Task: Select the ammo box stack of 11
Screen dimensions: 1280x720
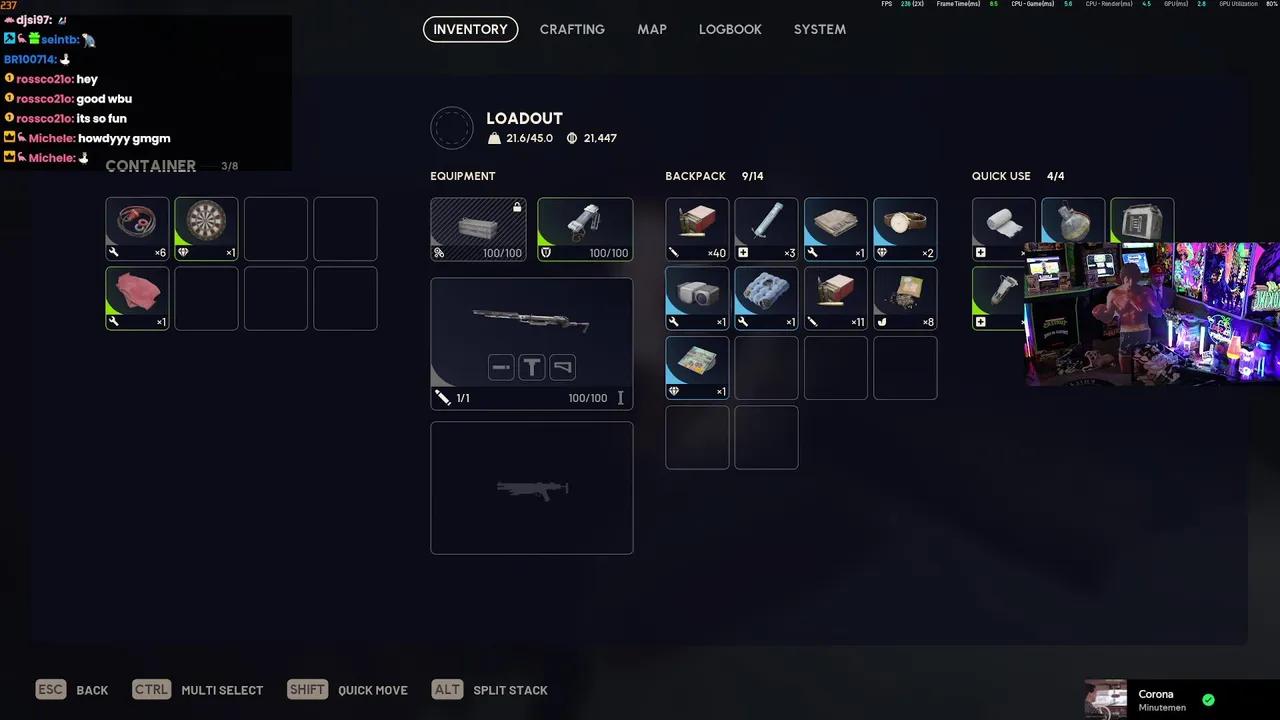Action: coord(835,298)
